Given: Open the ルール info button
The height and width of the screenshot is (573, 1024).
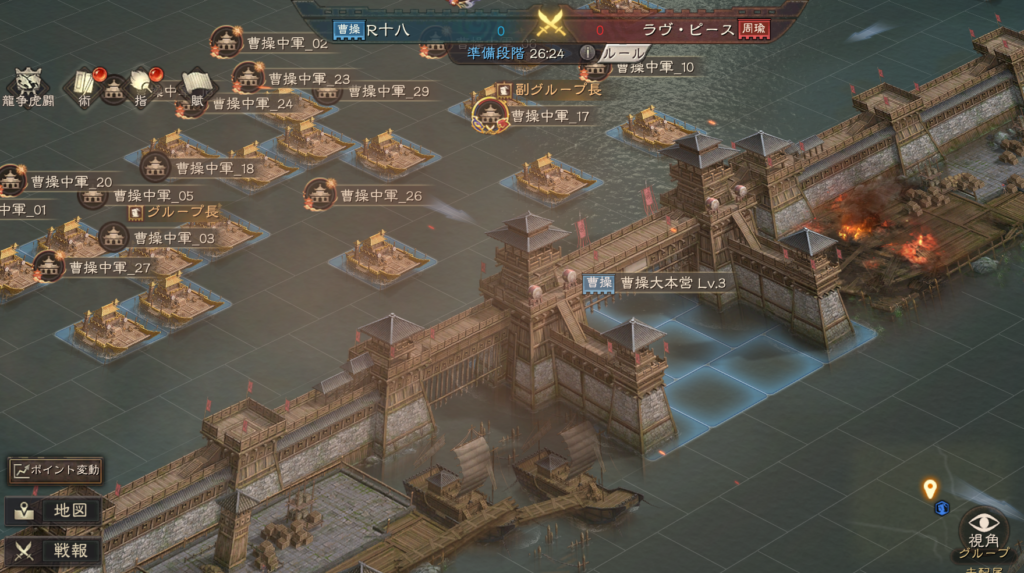Looking at the screenshot, I should point(589,52).
